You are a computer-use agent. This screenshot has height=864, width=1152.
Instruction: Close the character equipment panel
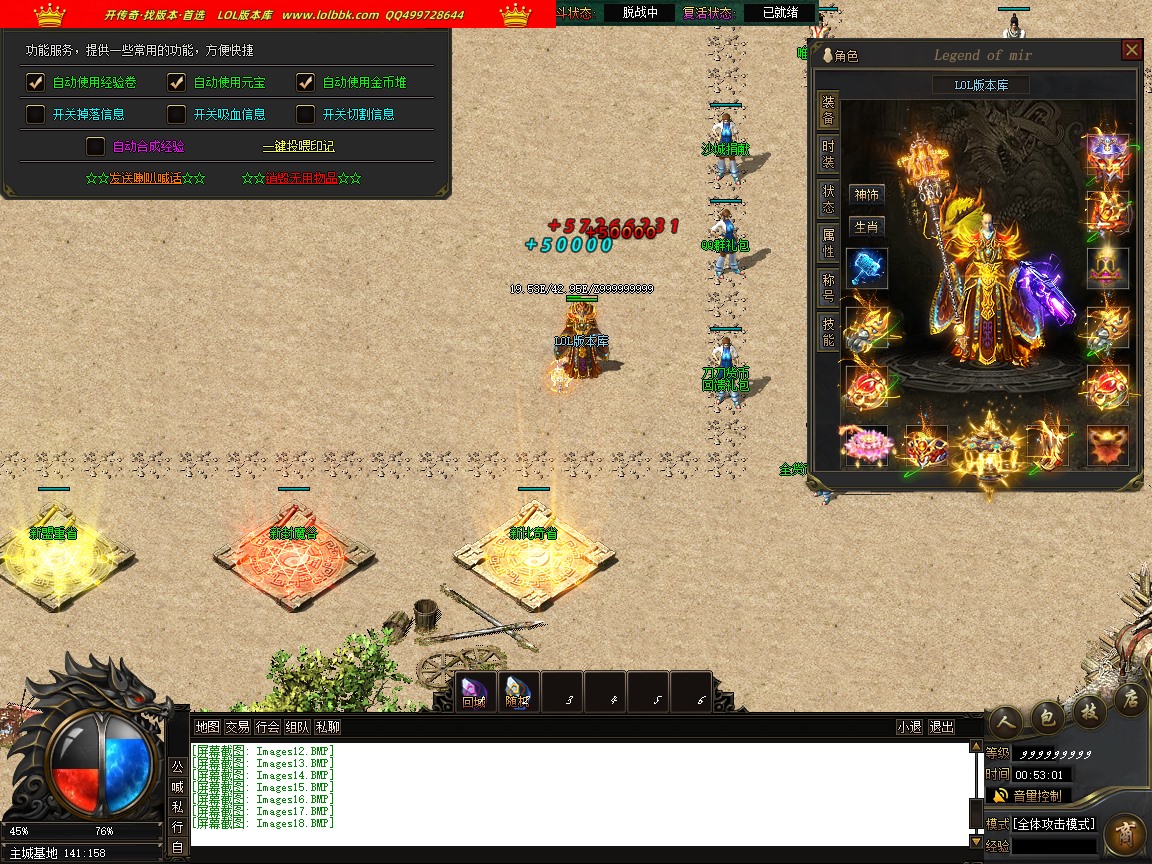pos(1131,50)
